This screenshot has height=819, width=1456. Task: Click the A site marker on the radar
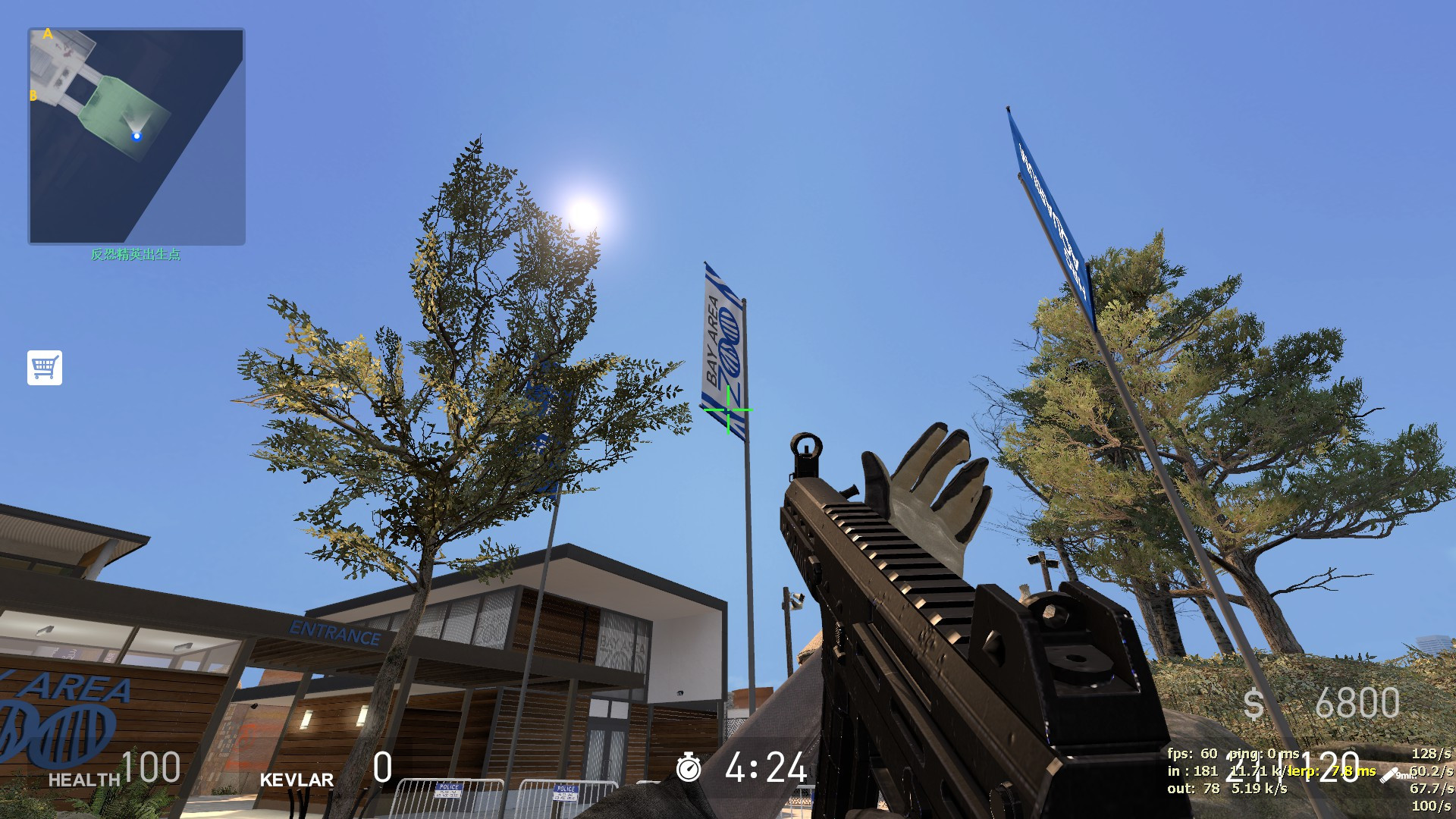48,34
